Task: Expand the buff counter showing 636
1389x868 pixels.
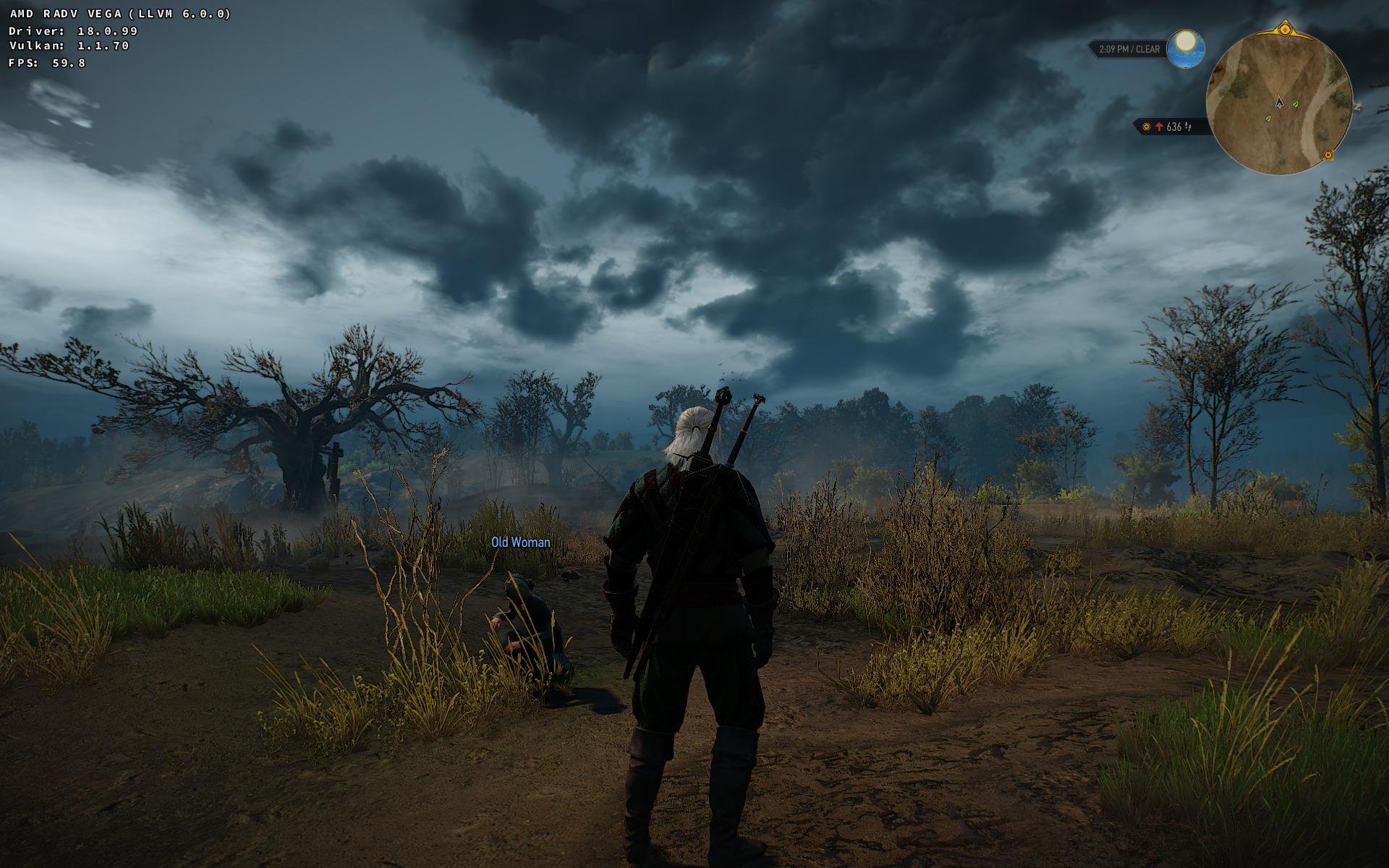Action: point(1173,127)
